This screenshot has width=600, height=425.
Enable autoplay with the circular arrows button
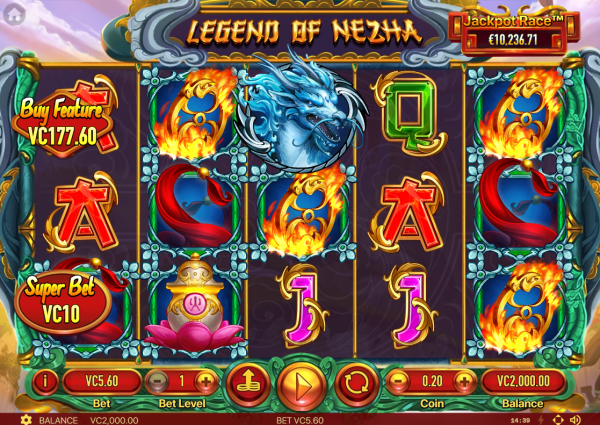click(355, 381)
